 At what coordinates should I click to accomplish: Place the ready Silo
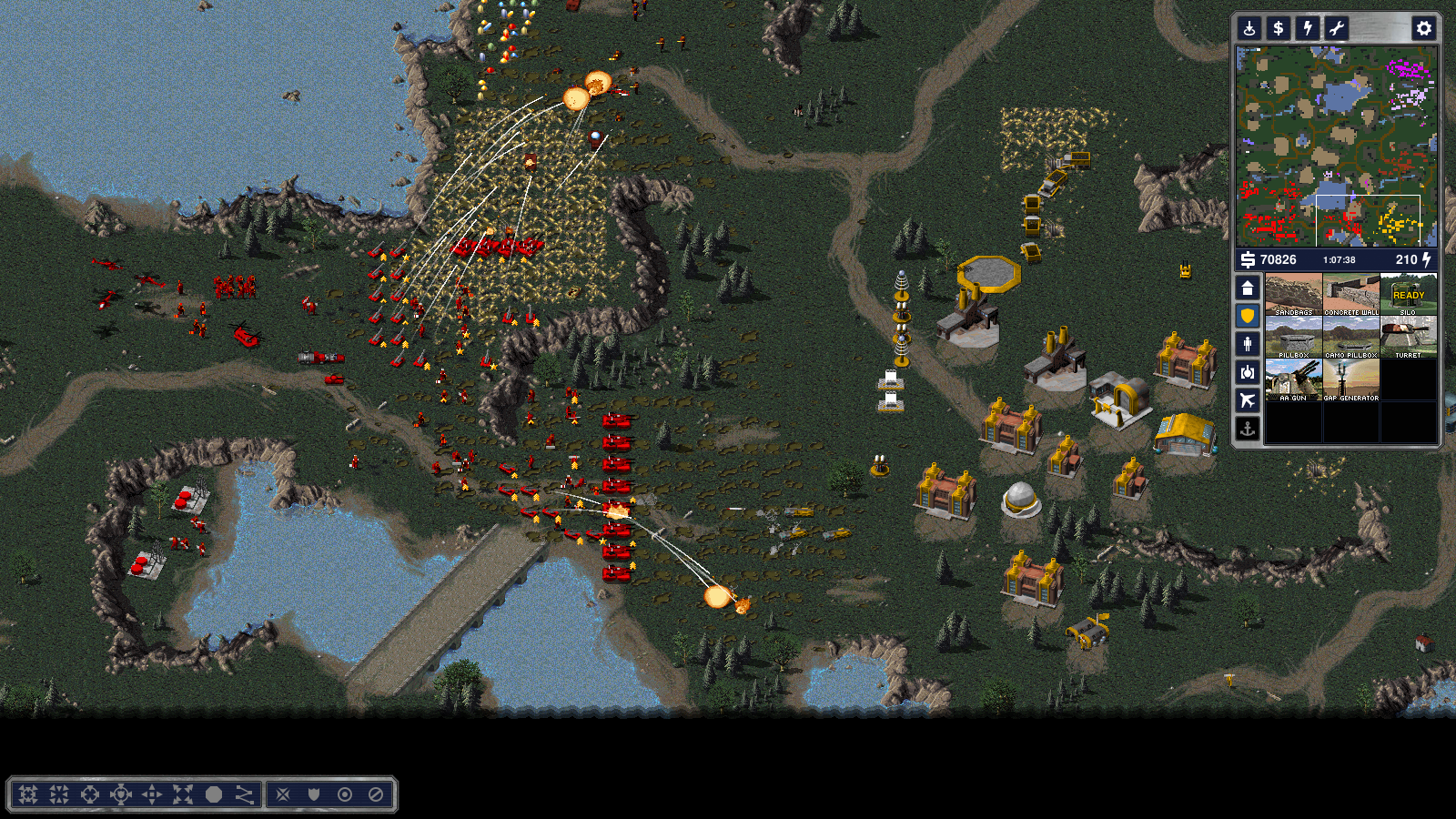tap(1408, 294)
